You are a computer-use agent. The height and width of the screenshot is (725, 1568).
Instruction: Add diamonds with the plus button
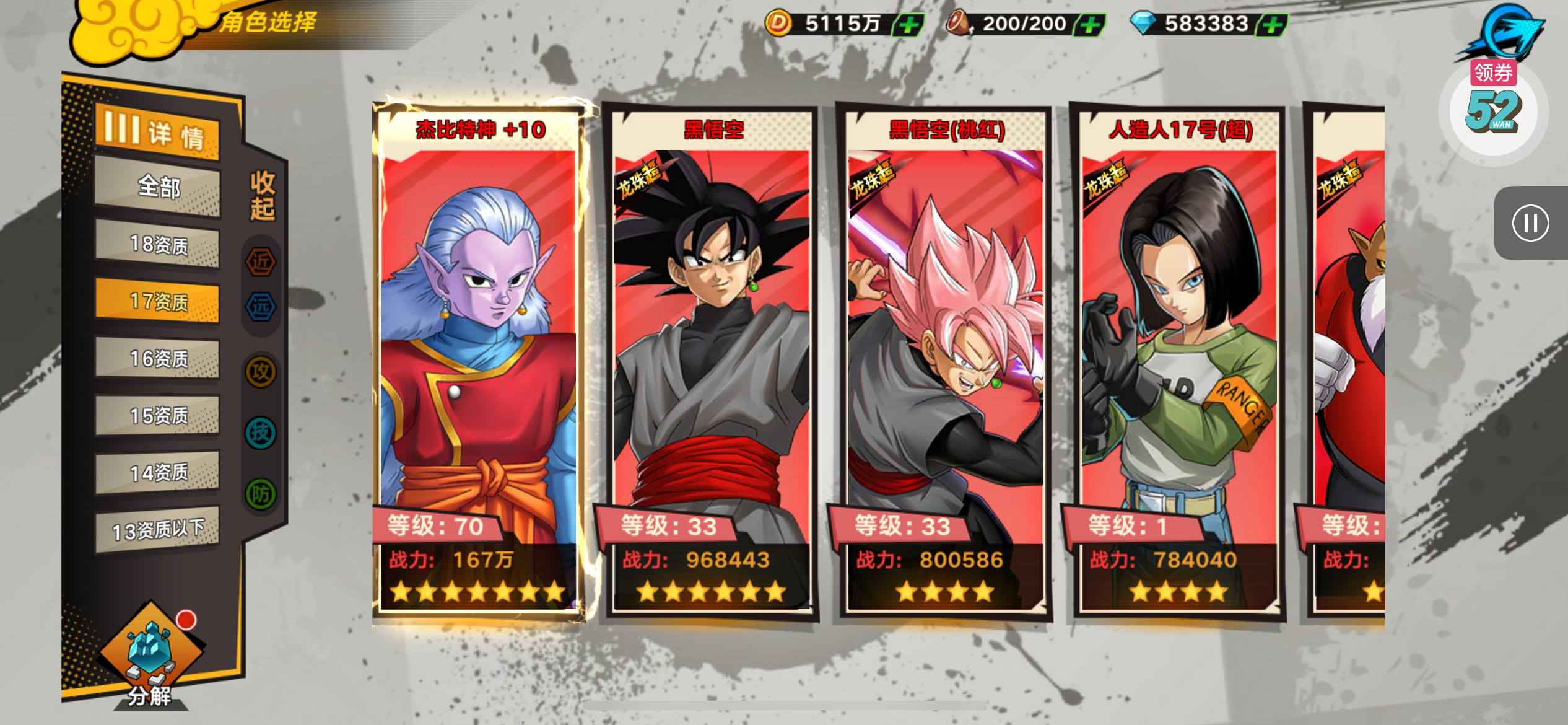(1273, 25)
